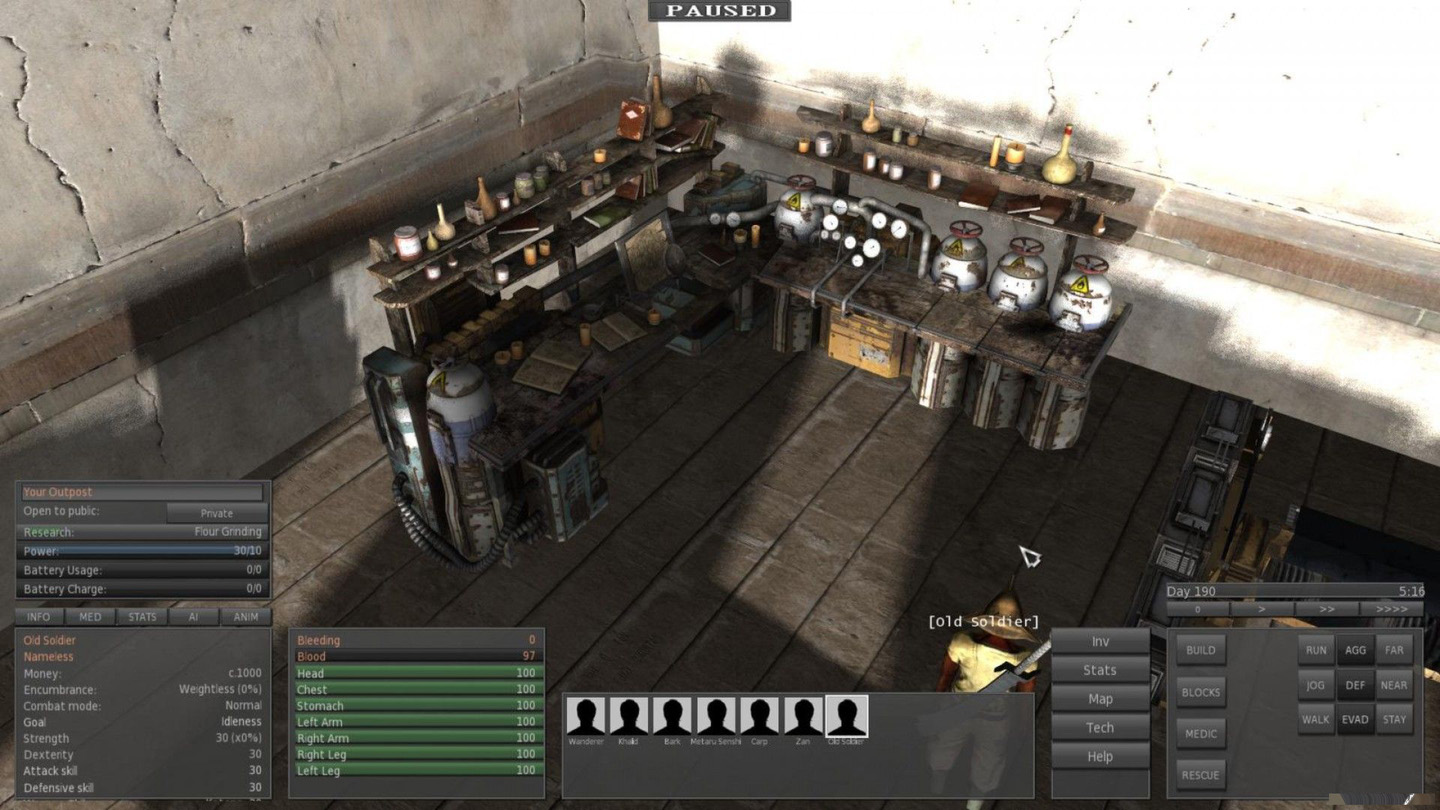
Task: Open the Tech research menu
Action: coord(1100,727)
